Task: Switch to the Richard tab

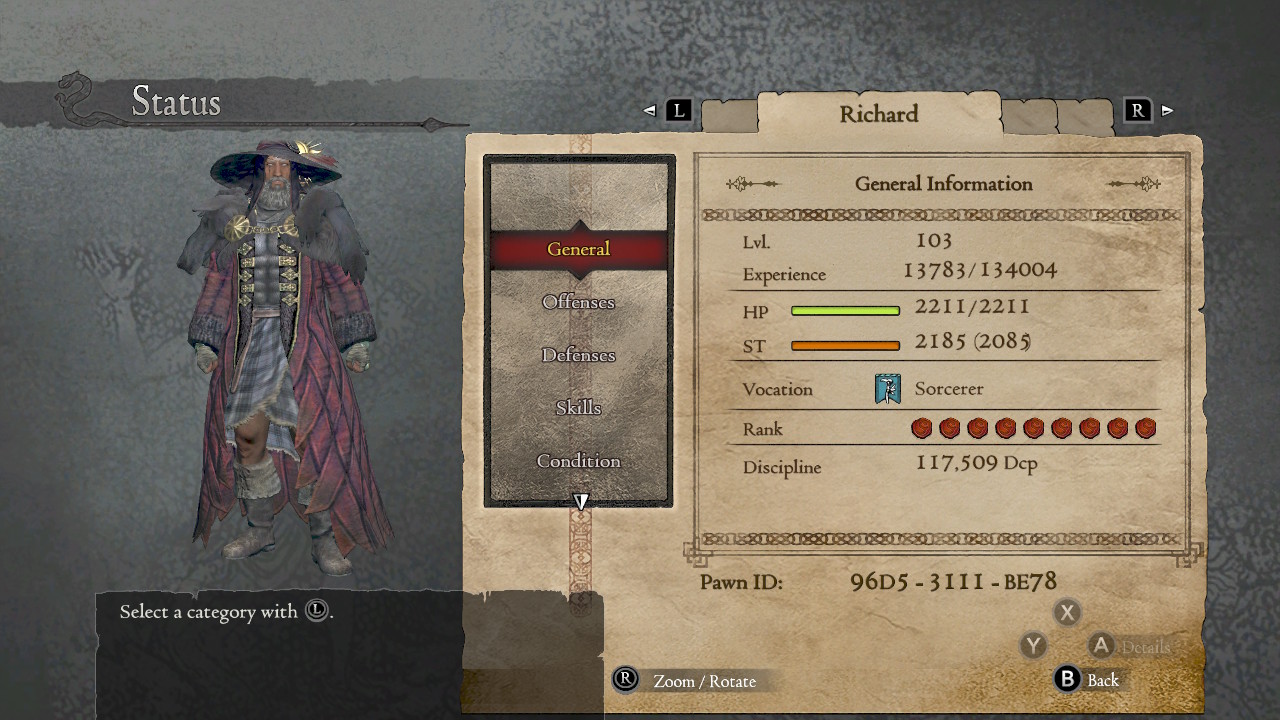Action: [x=880, y=114]
